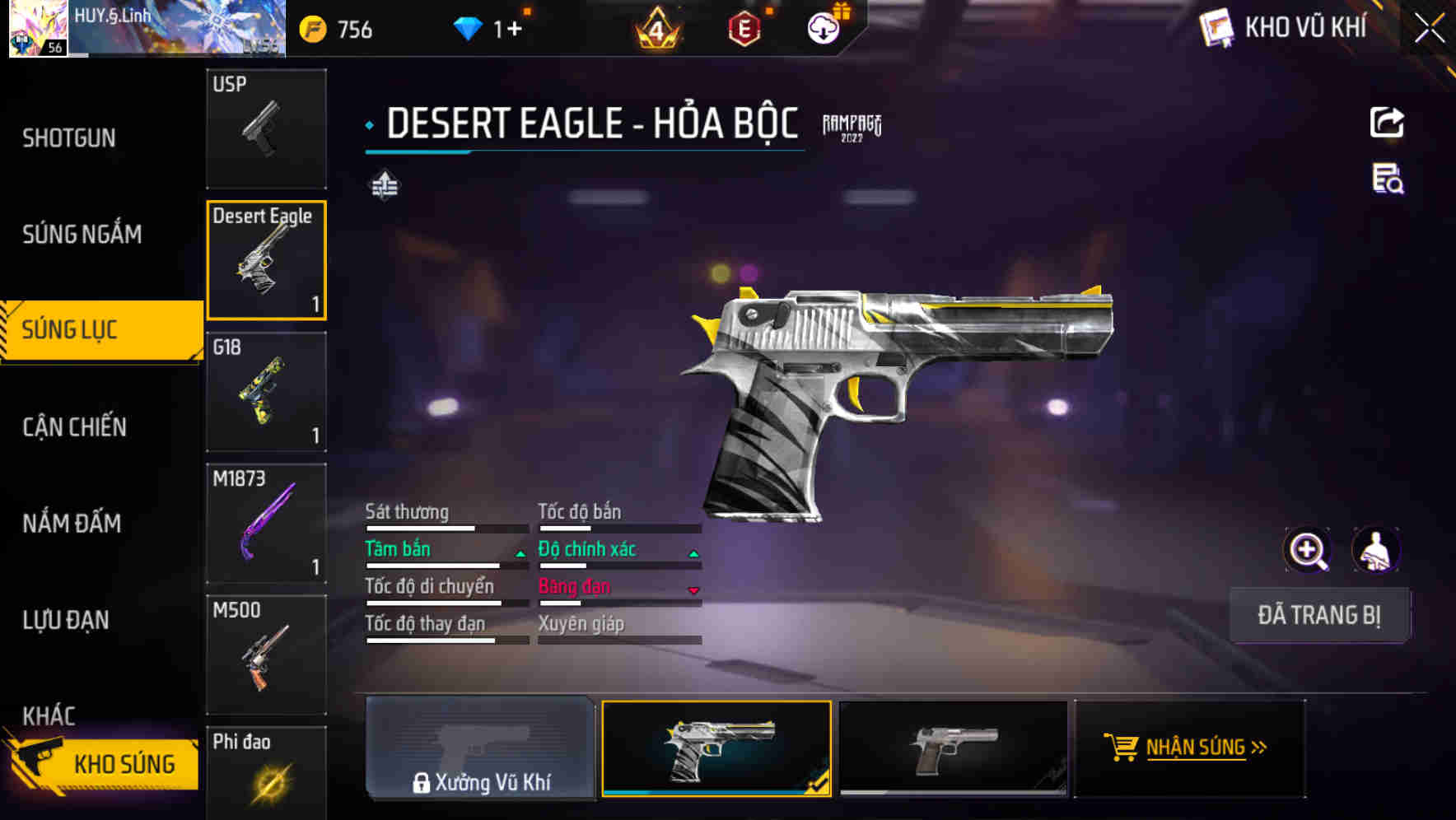Select the CẬN CHIẾN category
Image resolution: width=1456 pixels, height=820 pixels.
(x=75, y=427)
